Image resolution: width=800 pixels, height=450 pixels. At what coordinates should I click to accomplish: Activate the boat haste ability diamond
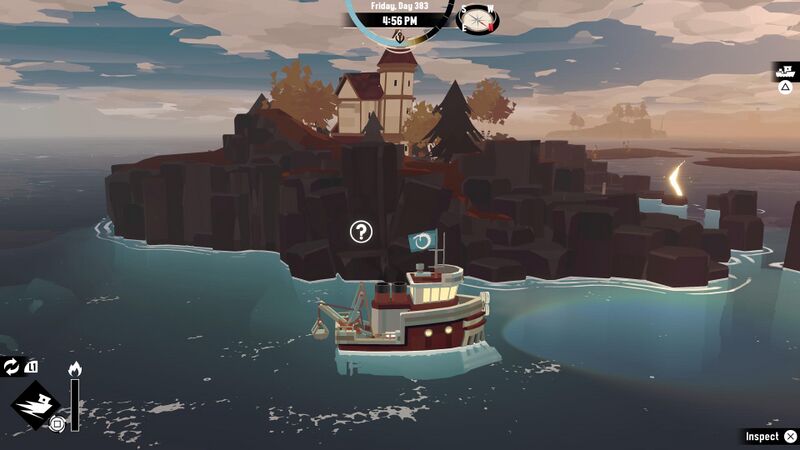tap(36, 404)
